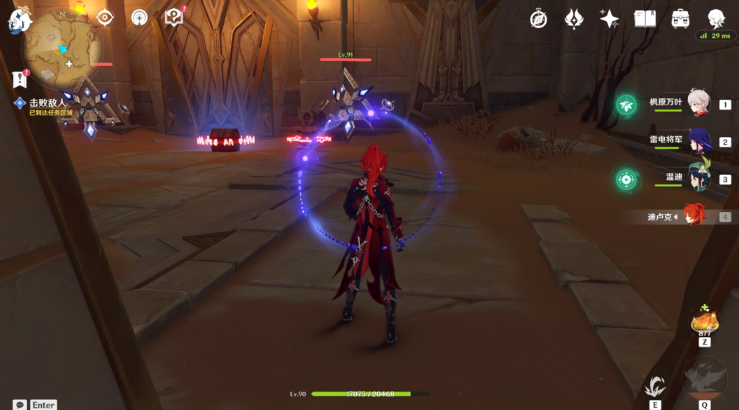Open the round icon right of the target icon
The height and width of the screenshot is (410, 739).
coord(139,17)
